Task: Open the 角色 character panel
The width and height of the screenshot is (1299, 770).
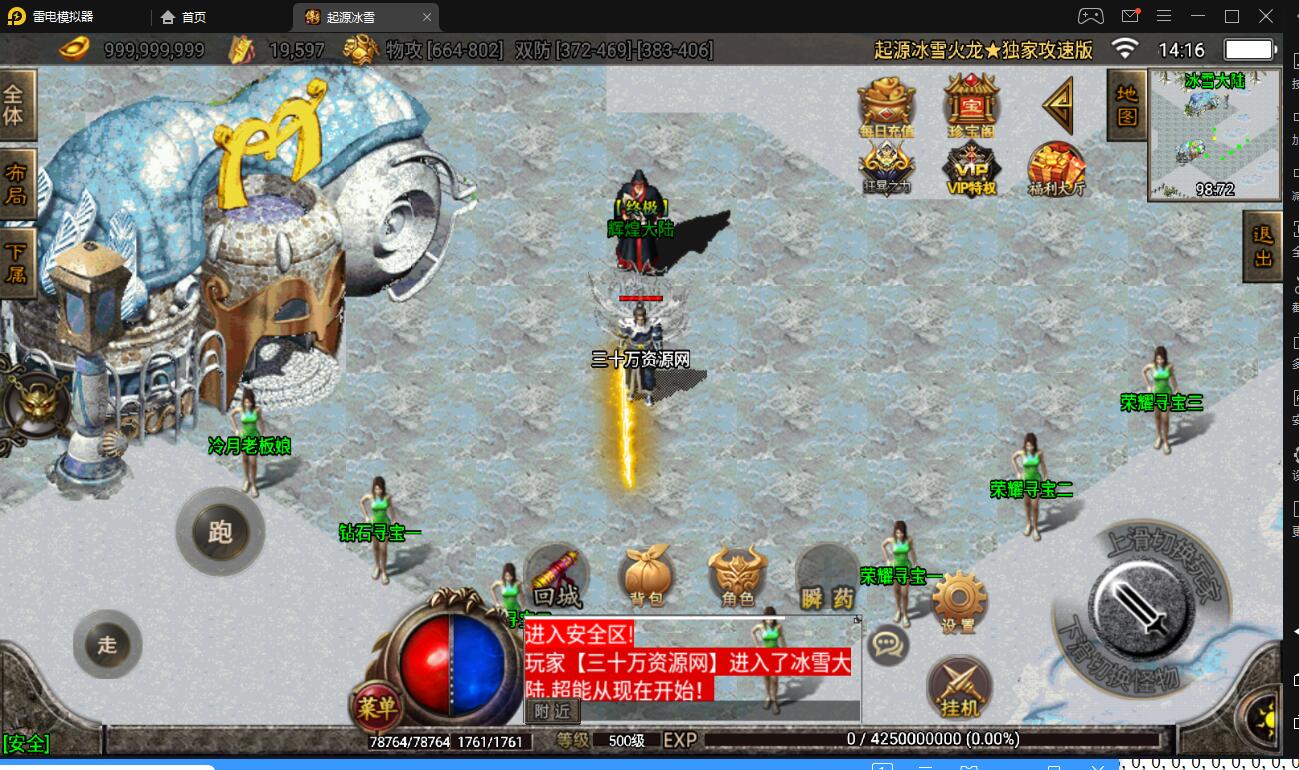Action: (x=737, y=573)
